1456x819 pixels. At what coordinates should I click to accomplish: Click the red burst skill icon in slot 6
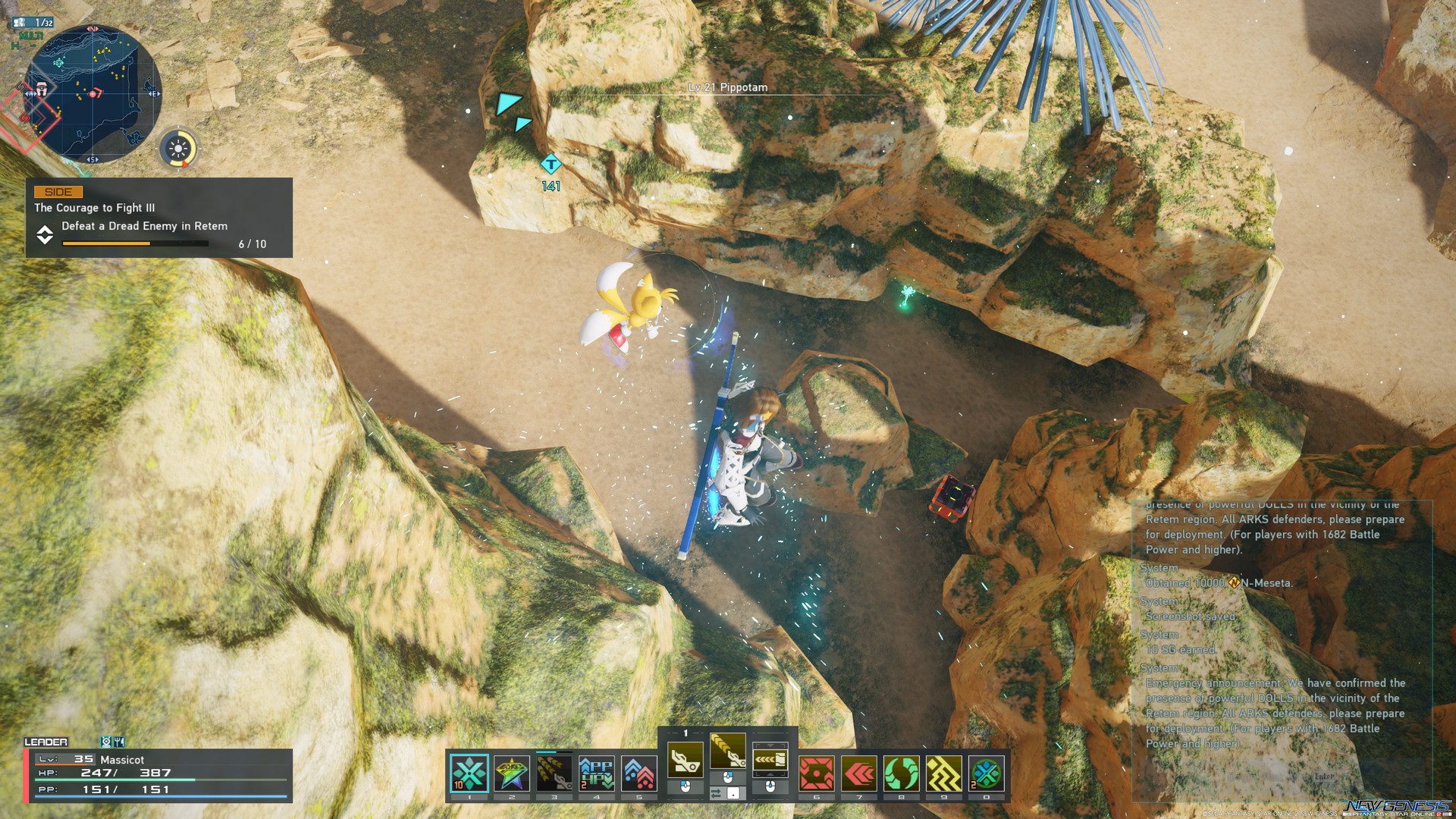(x=817, y=772)
